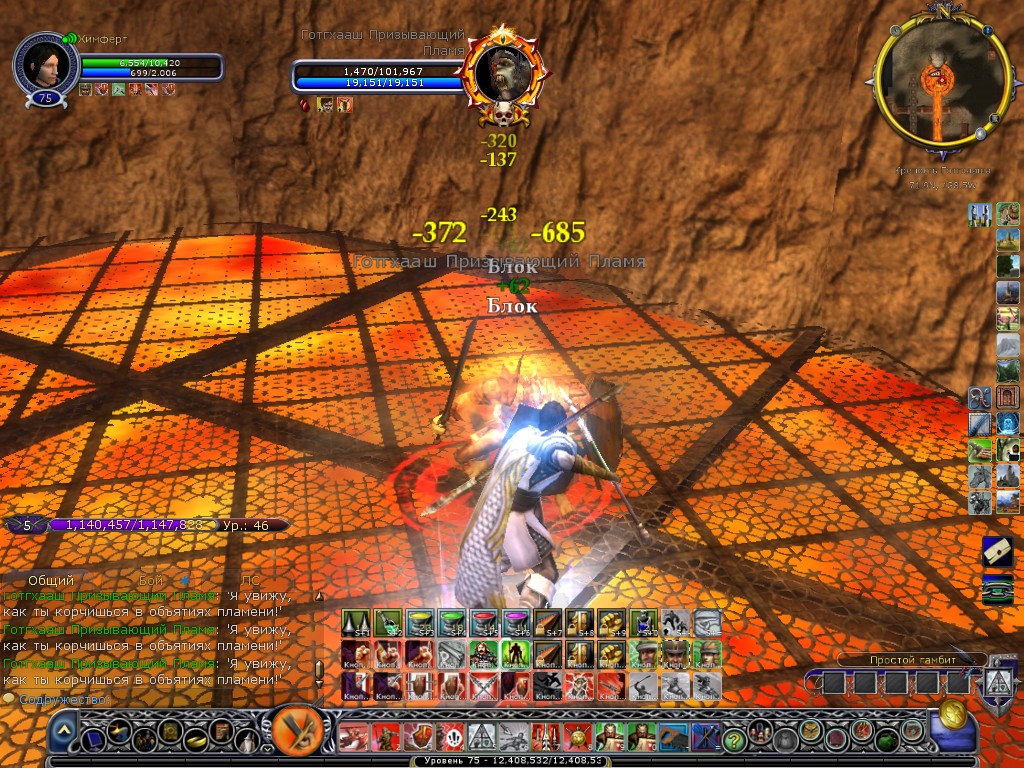
Task: Select the Простой гамбит gambit panel title
Action: pyautogui.click(x=898, y=660)
